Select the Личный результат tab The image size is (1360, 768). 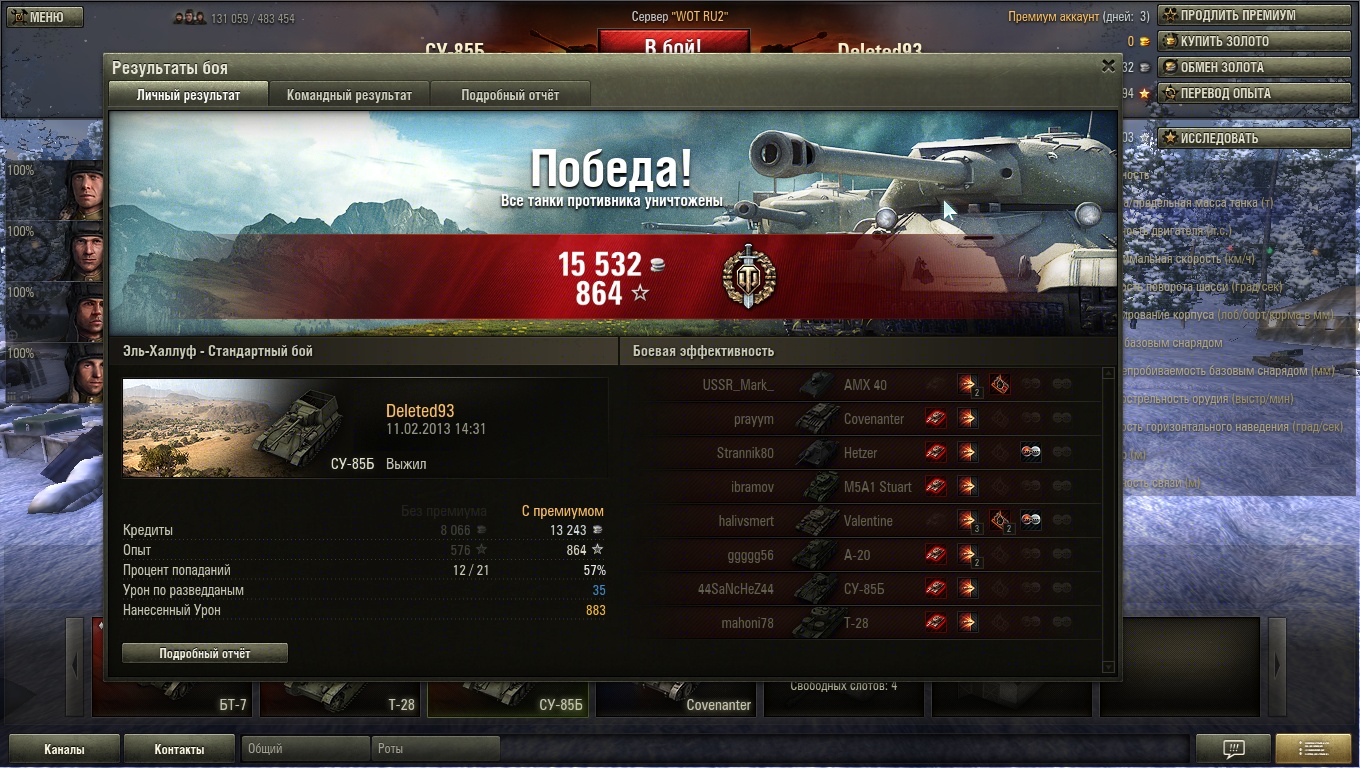pos(188,95)
